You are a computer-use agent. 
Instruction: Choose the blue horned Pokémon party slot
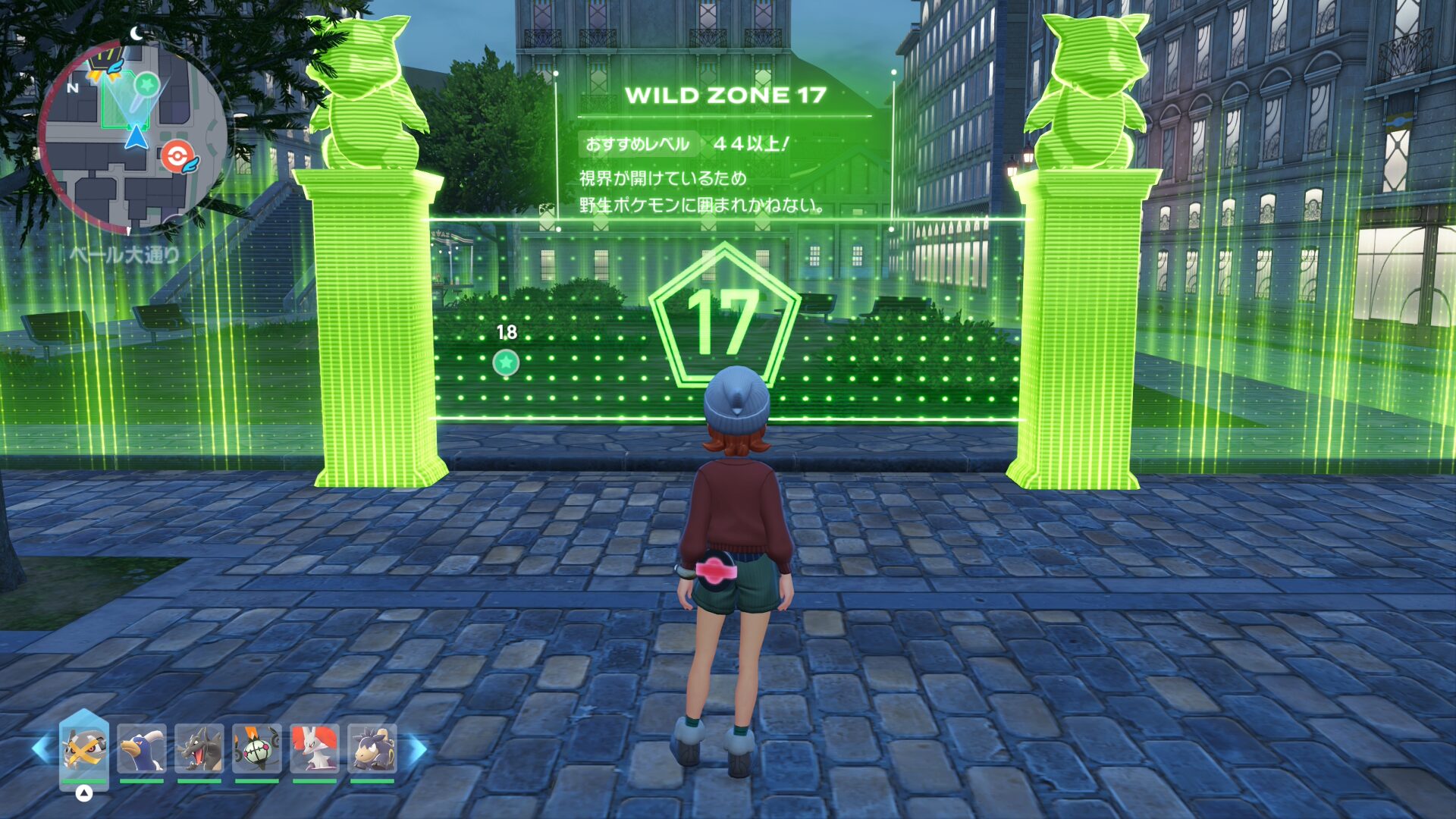tap(142, 749)
